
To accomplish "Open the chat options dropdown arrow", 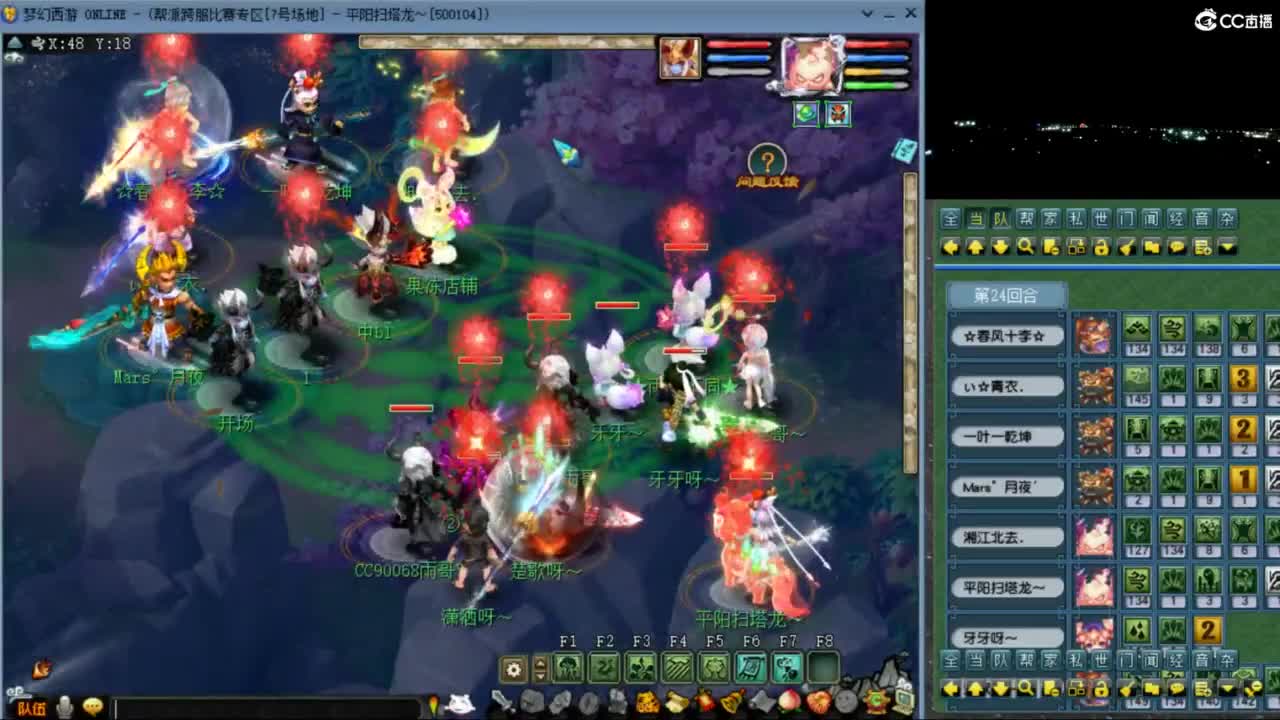I will 1226,247.
